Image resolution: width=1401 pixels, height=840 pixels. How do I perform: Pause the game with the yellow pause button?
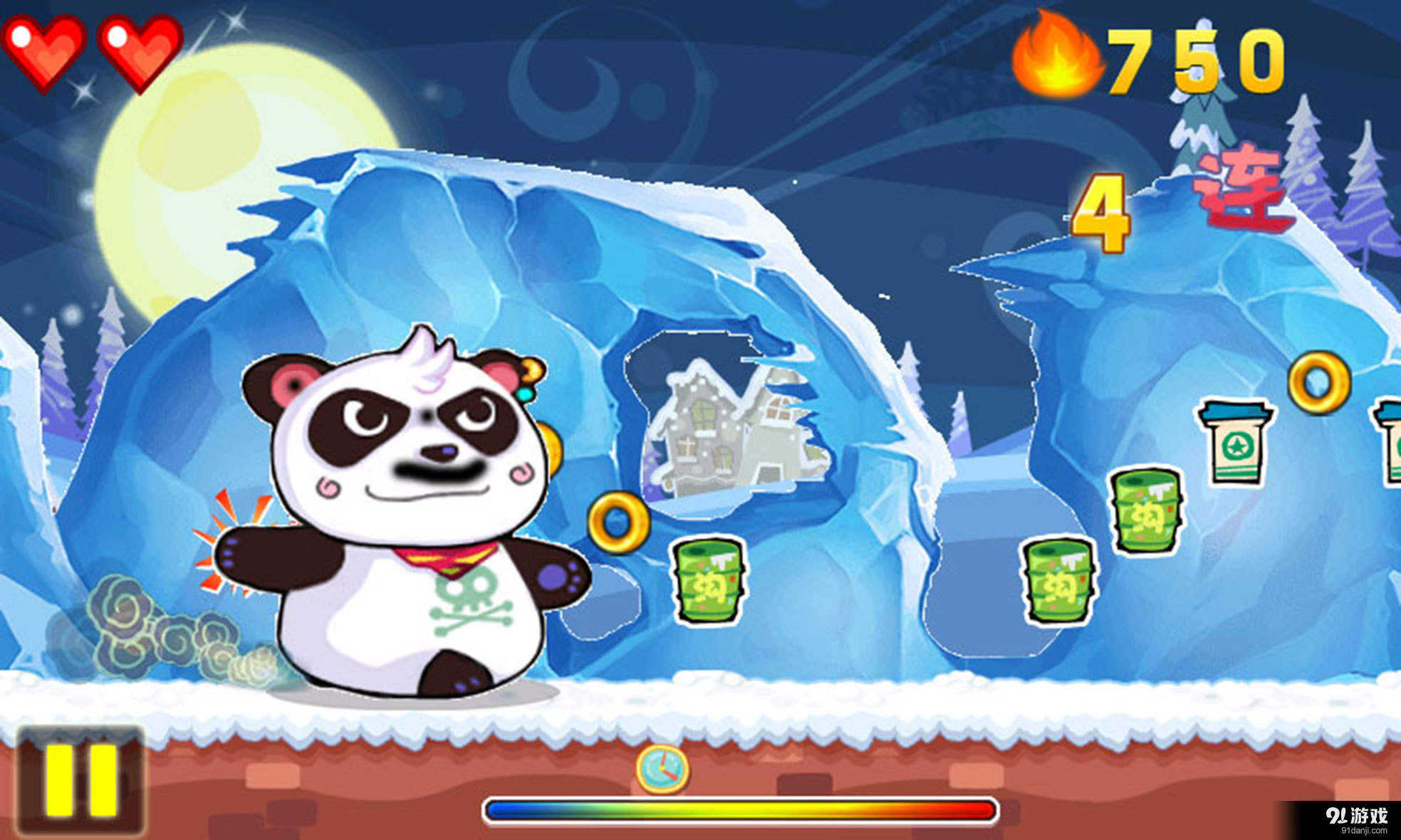(x=80, y=781)
